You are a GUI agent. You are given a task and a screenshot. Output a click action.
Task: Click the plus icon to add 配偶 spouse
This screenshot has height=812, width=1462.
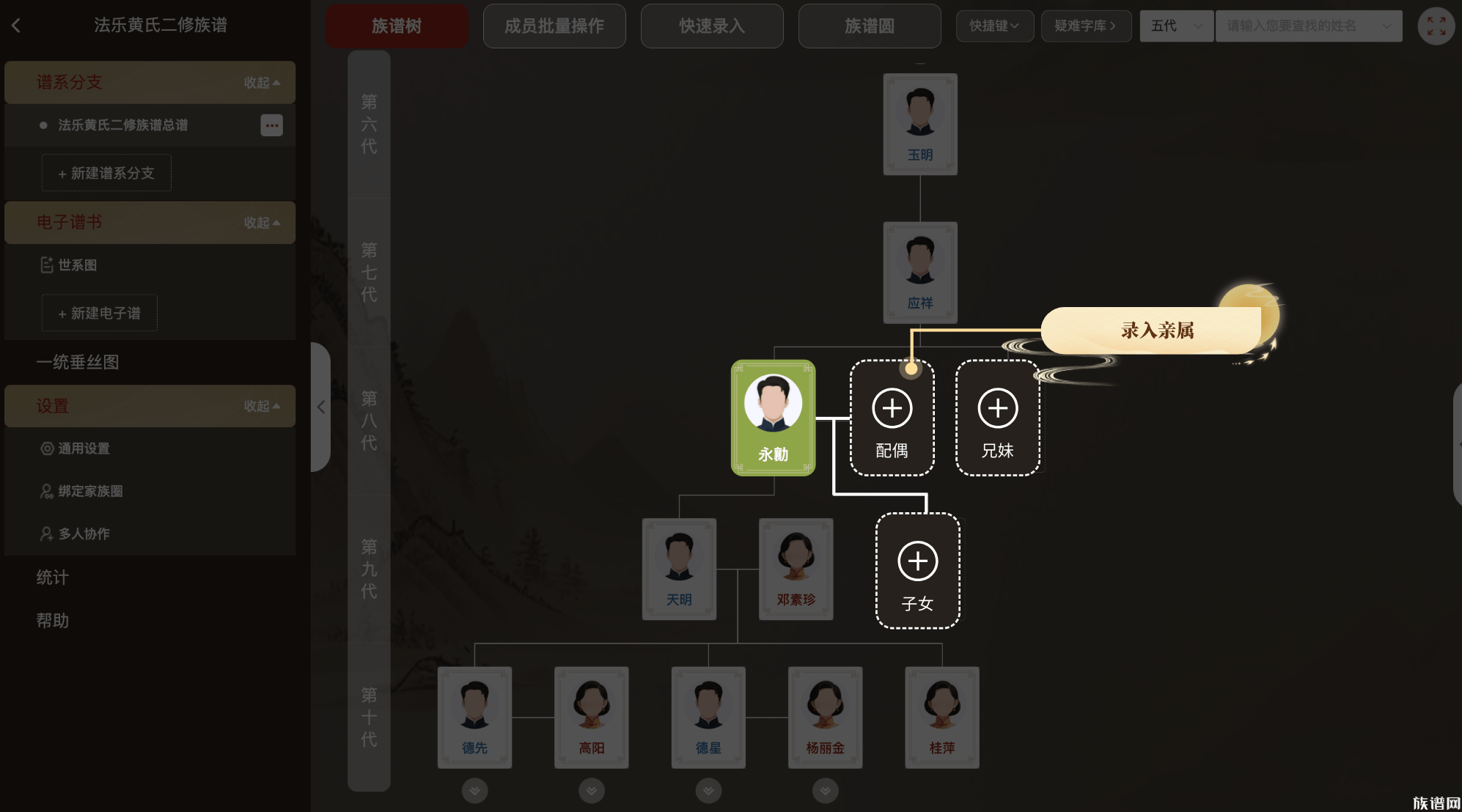[892, 409]
